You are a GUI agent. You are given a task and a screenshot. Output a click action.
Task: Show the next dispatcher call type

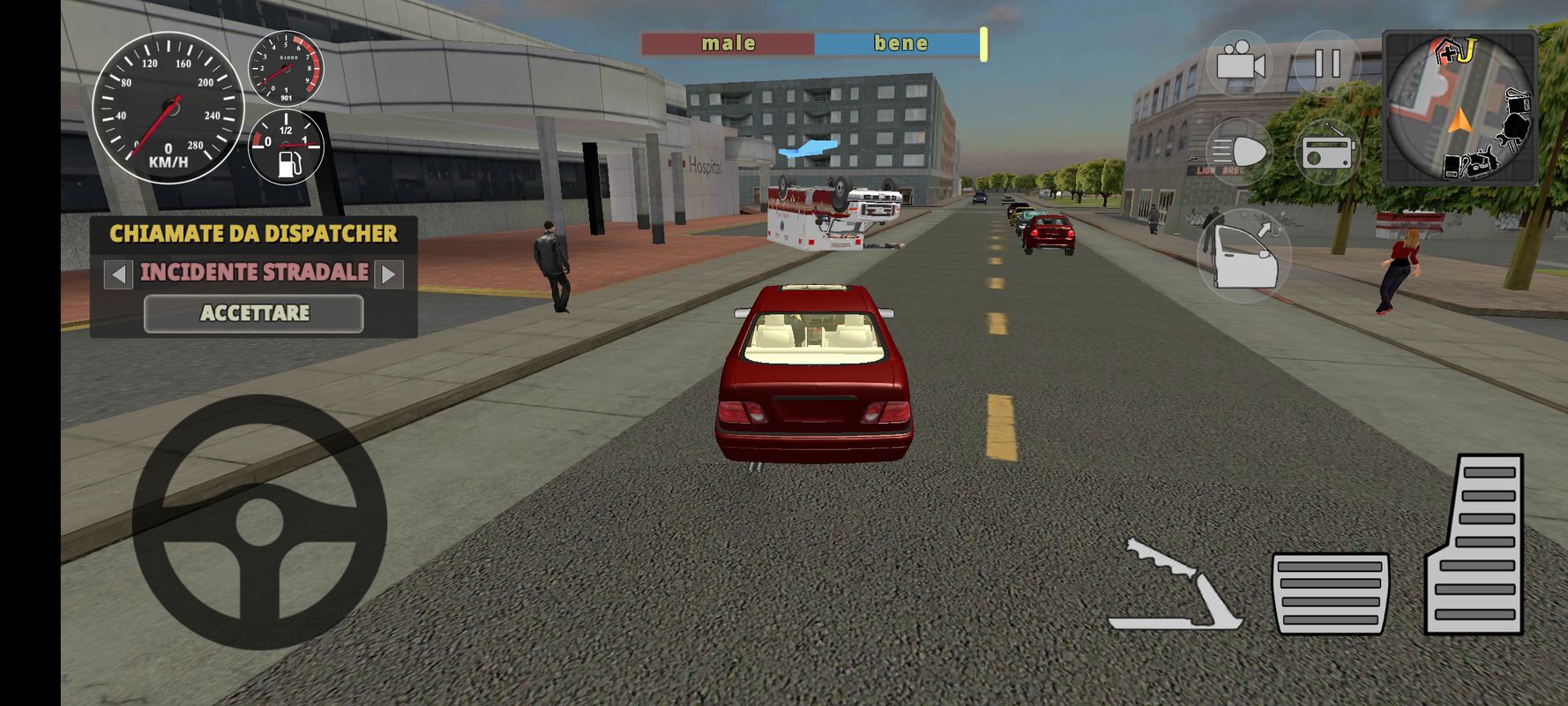pyautogui.click(x=389, y=274)
